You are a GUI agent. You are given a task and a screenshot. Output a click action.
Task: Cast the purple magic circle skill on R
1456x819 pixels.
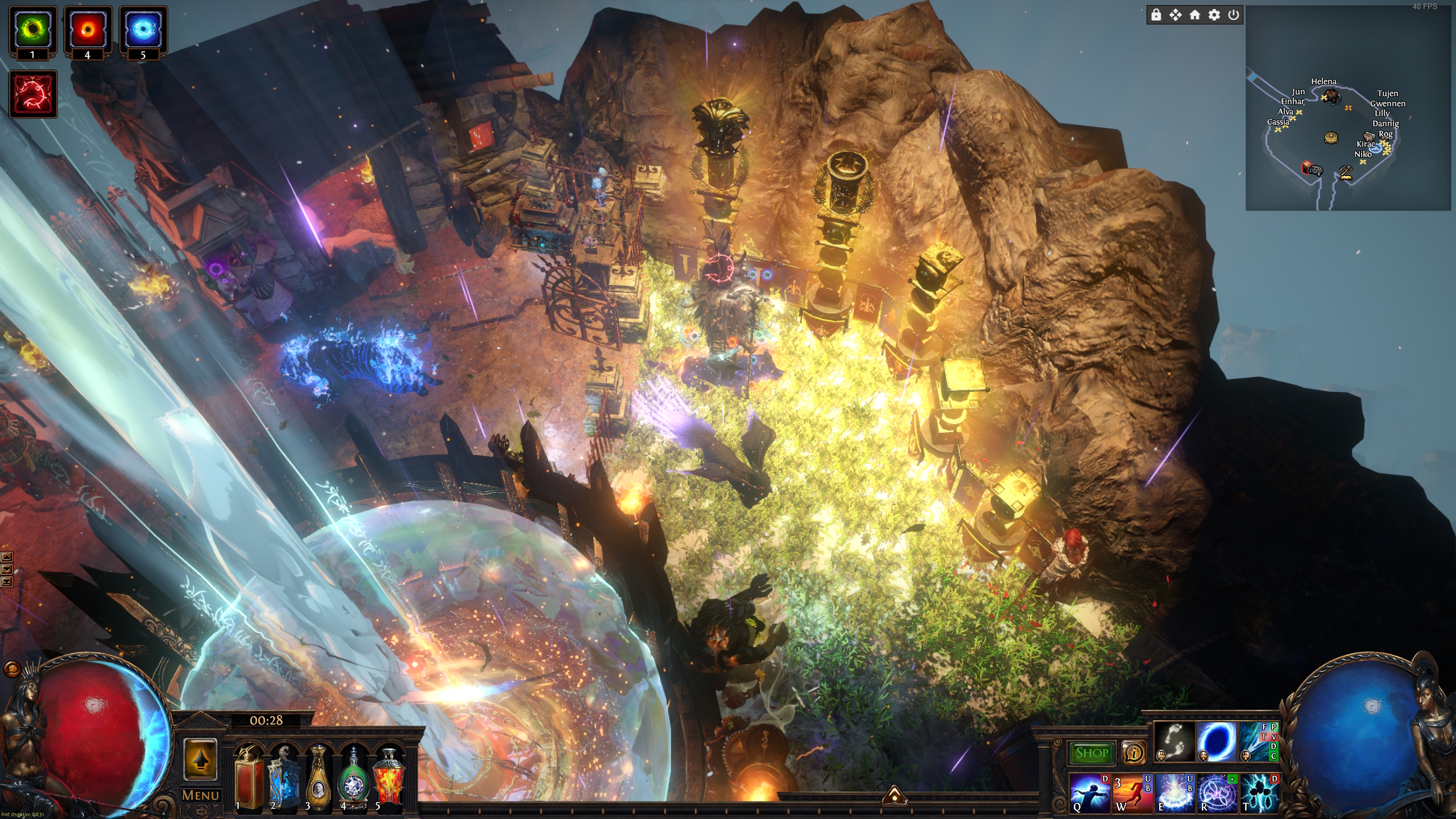[1217, 793]
